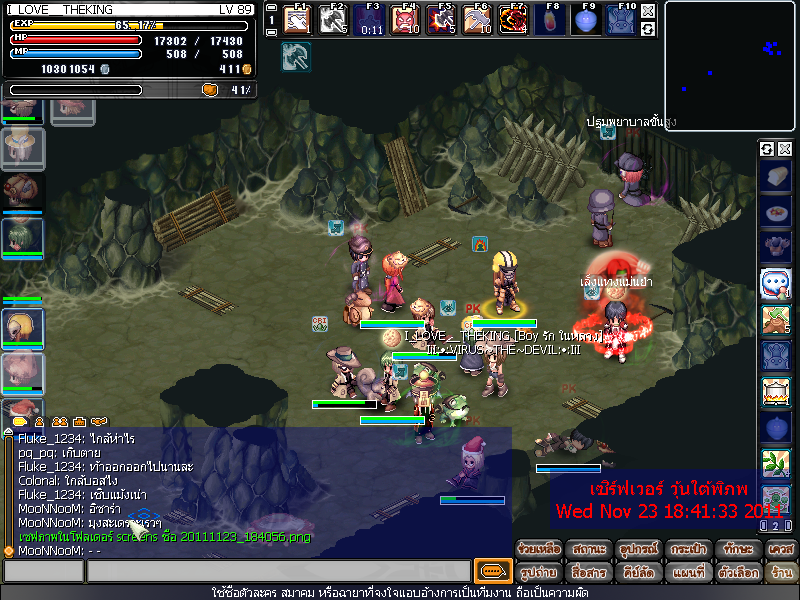Screen dimensions: 800x600
Task: Open the เควส (Quest) log
Action: [780, 551]
